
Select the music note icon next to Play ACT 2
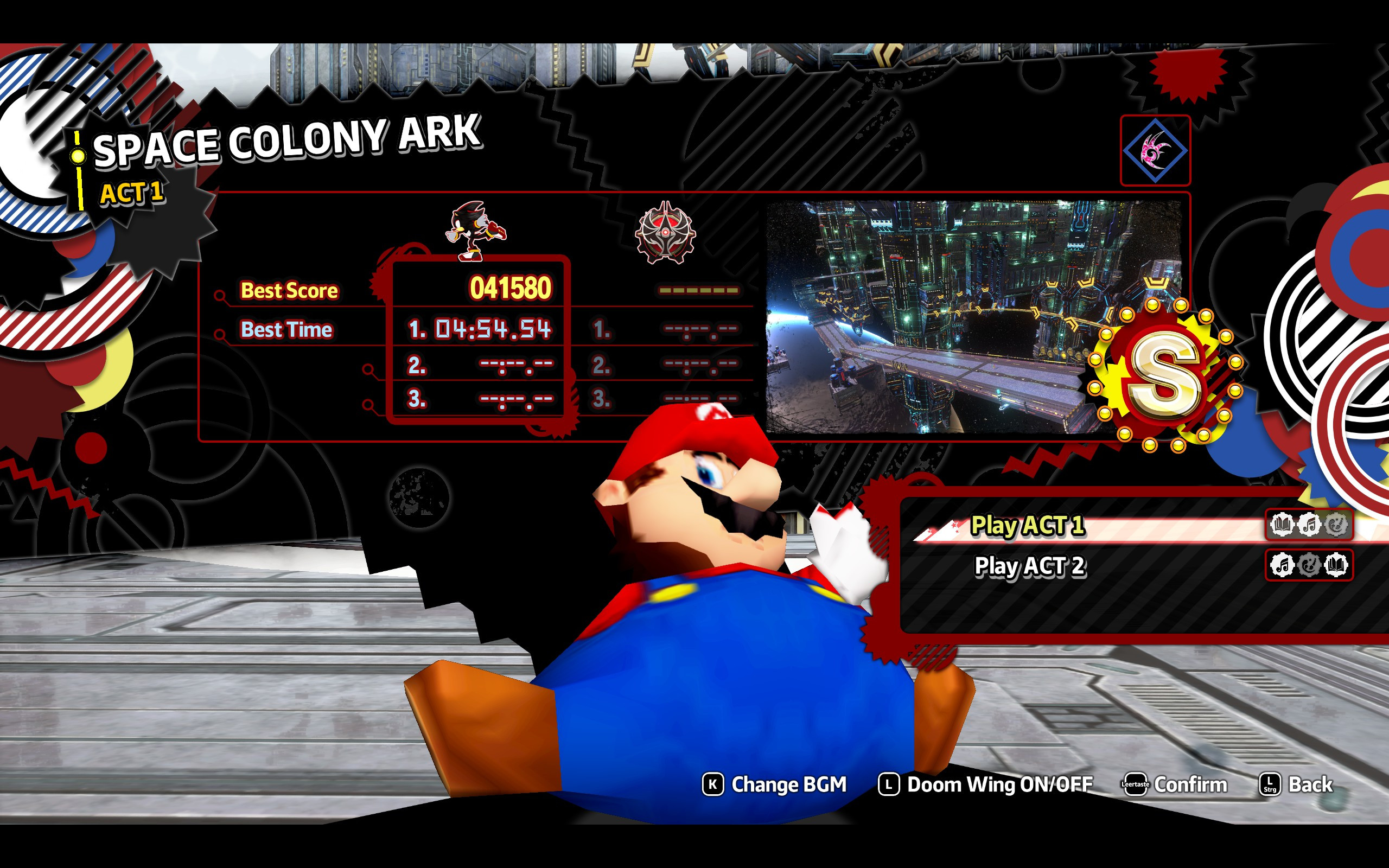(1281, 565)
